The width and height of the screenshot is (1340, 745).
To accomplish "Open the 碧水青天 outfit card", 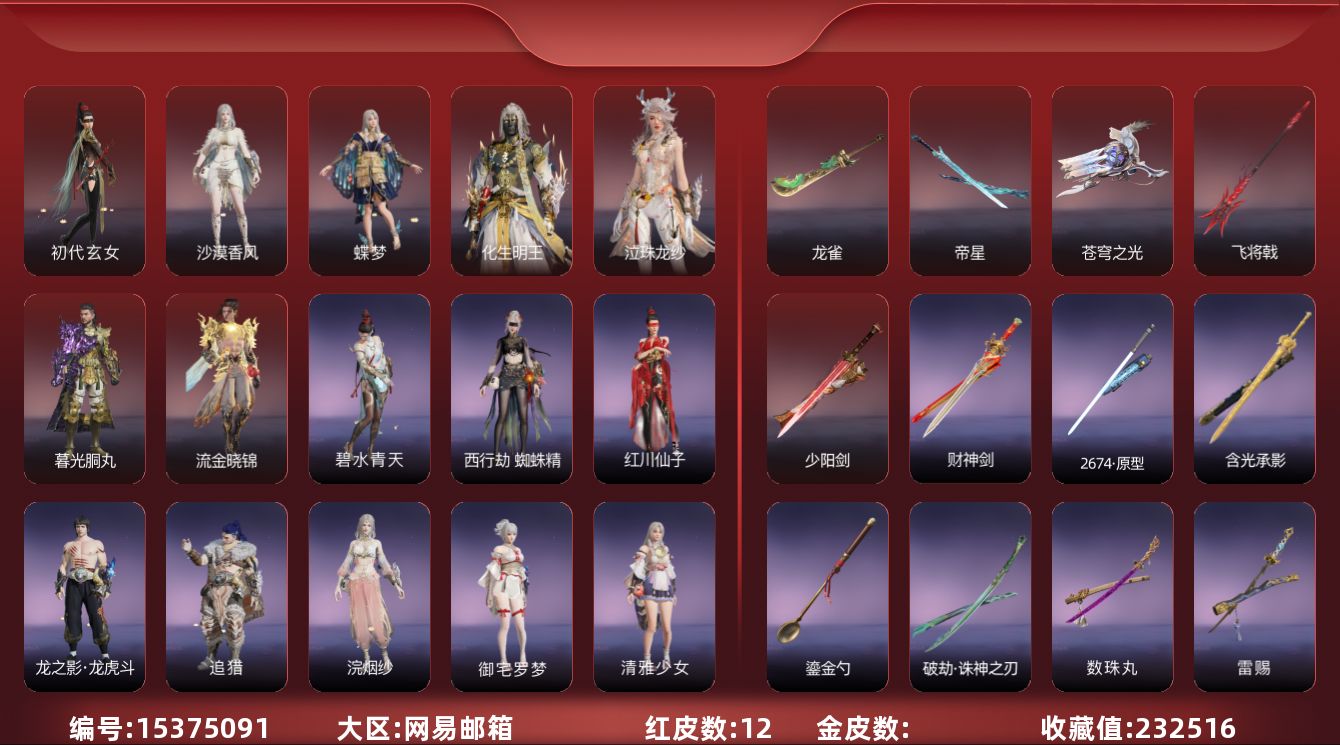I will pos(369,388).
